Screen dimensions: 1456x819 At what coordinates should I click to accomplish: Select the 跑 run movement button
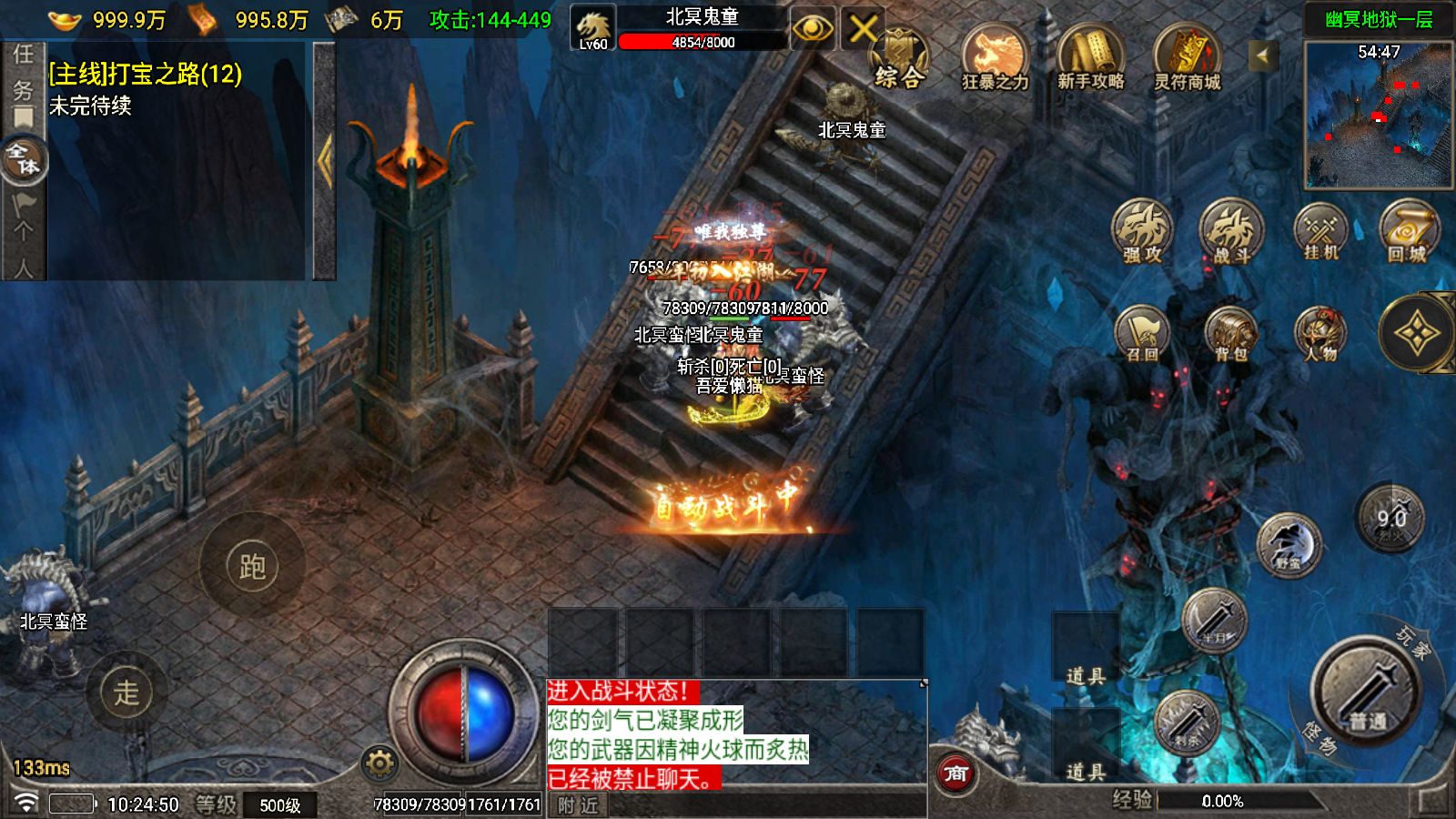(252, 566)
